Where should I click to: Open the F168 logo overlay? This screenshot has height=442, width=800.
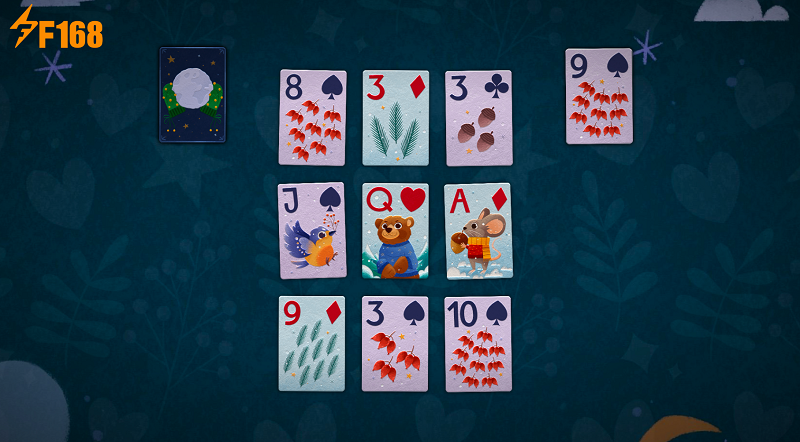click(x=56, y=28)
